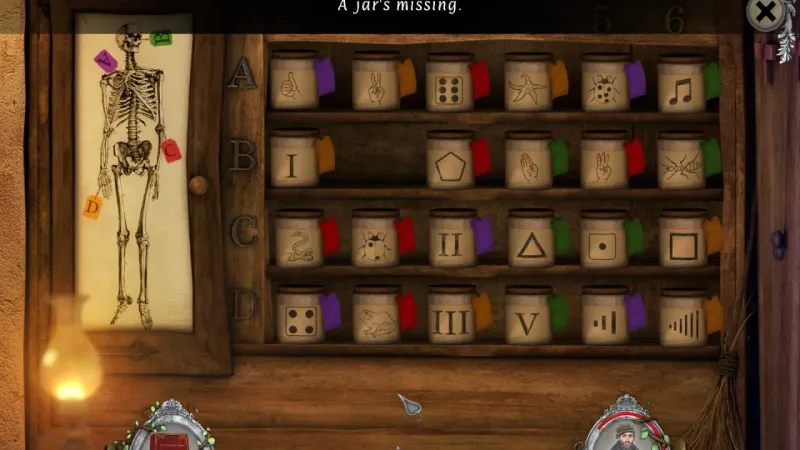Choose the Roman numeral III jar
800x450 pixels.
[452, 320]
